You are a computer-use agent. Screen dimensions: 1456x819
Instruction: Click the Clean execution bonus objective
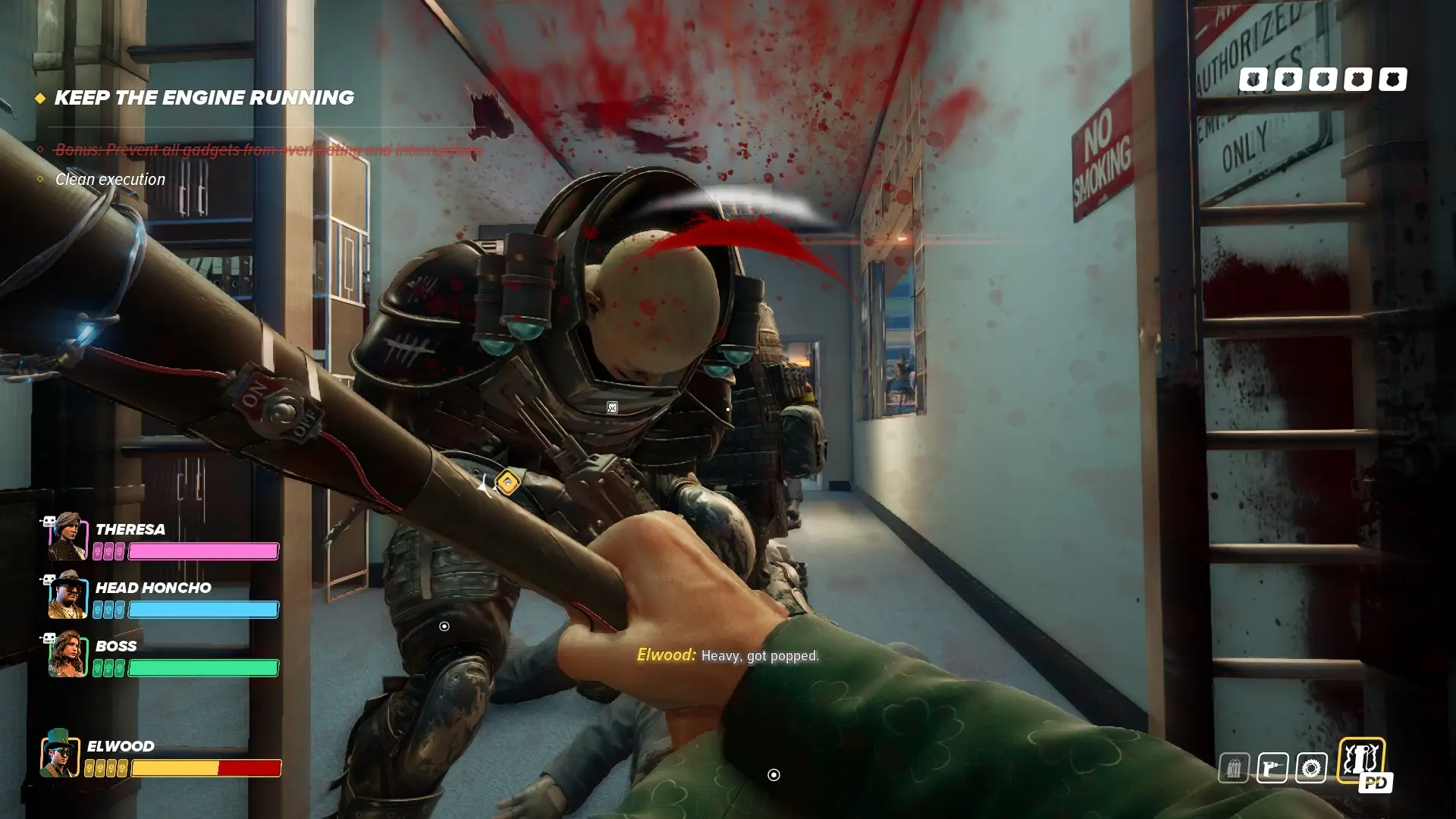point(110,180)
